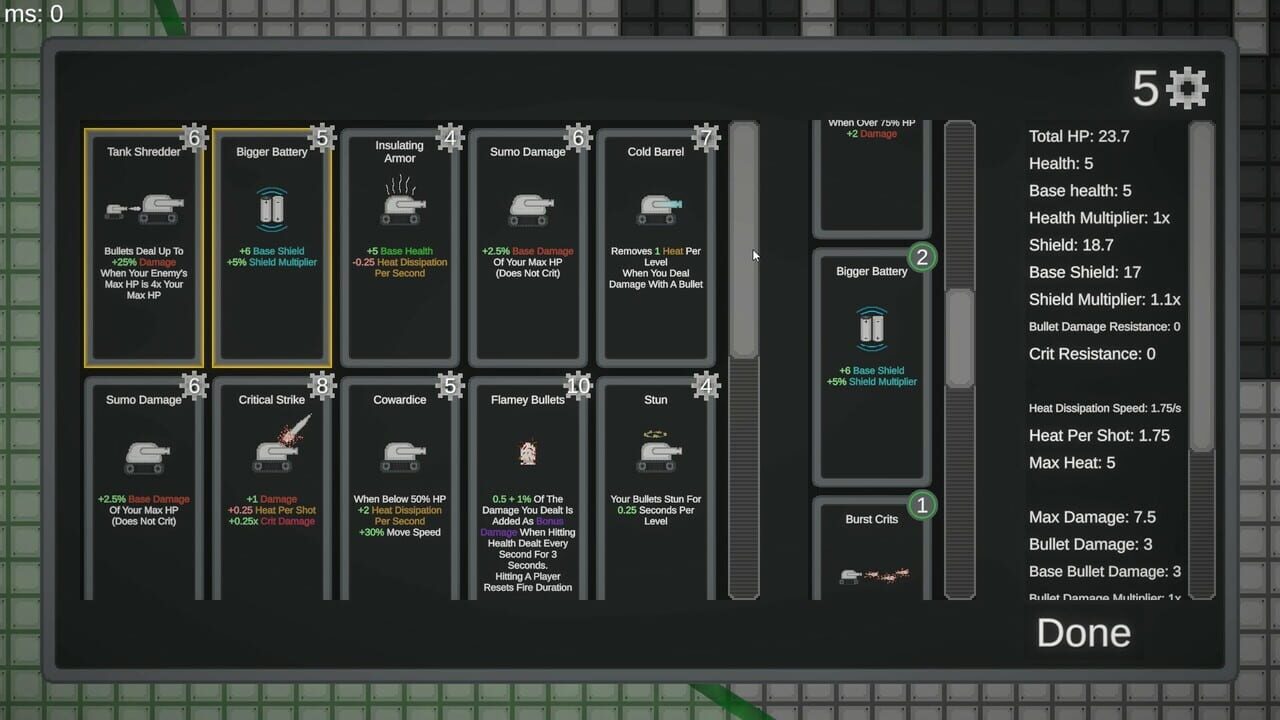Screen dimensions: 1280x720
Task: Click the green 1 counter on Burst Crits
Action: [921, 505]
